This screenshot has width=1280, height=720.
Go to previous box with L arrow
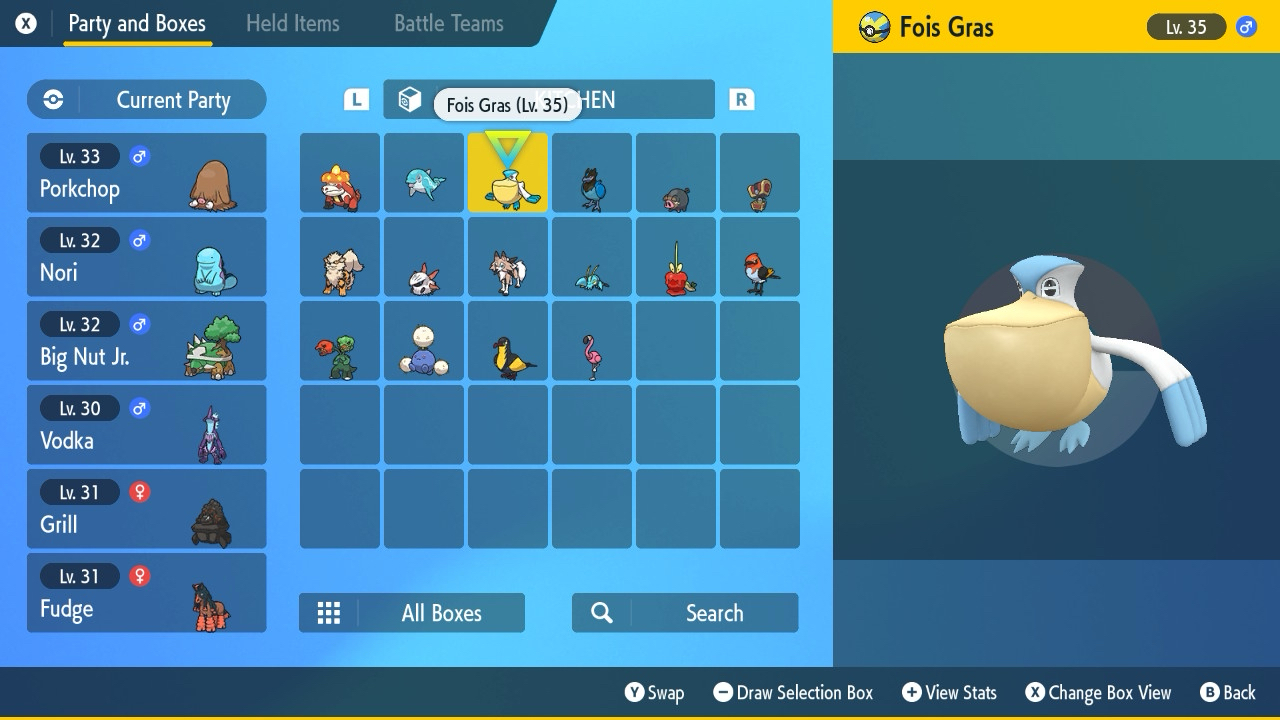coord(356,99)
